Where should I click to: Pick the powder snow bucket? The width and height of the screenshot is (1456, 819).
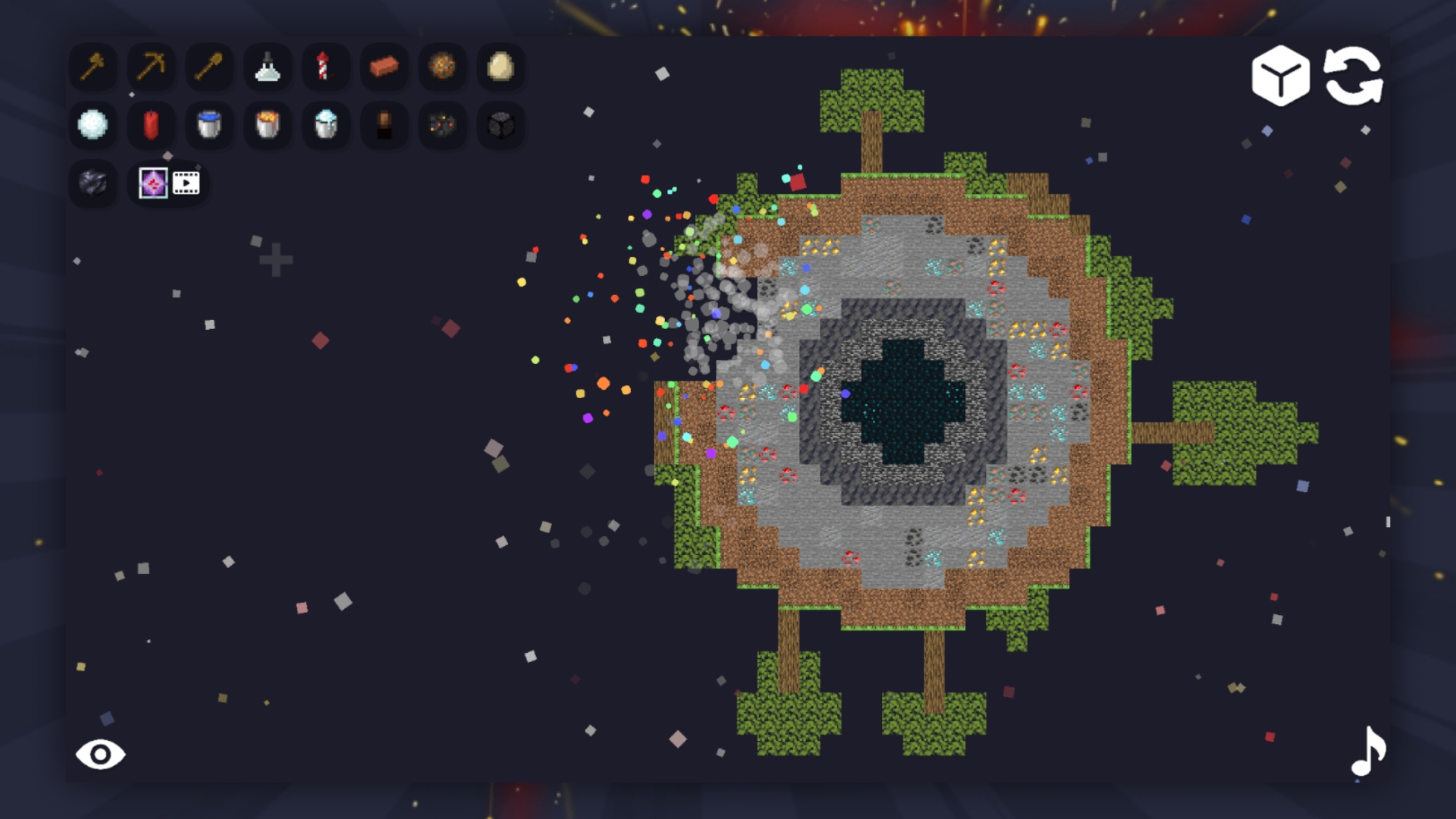326,124
